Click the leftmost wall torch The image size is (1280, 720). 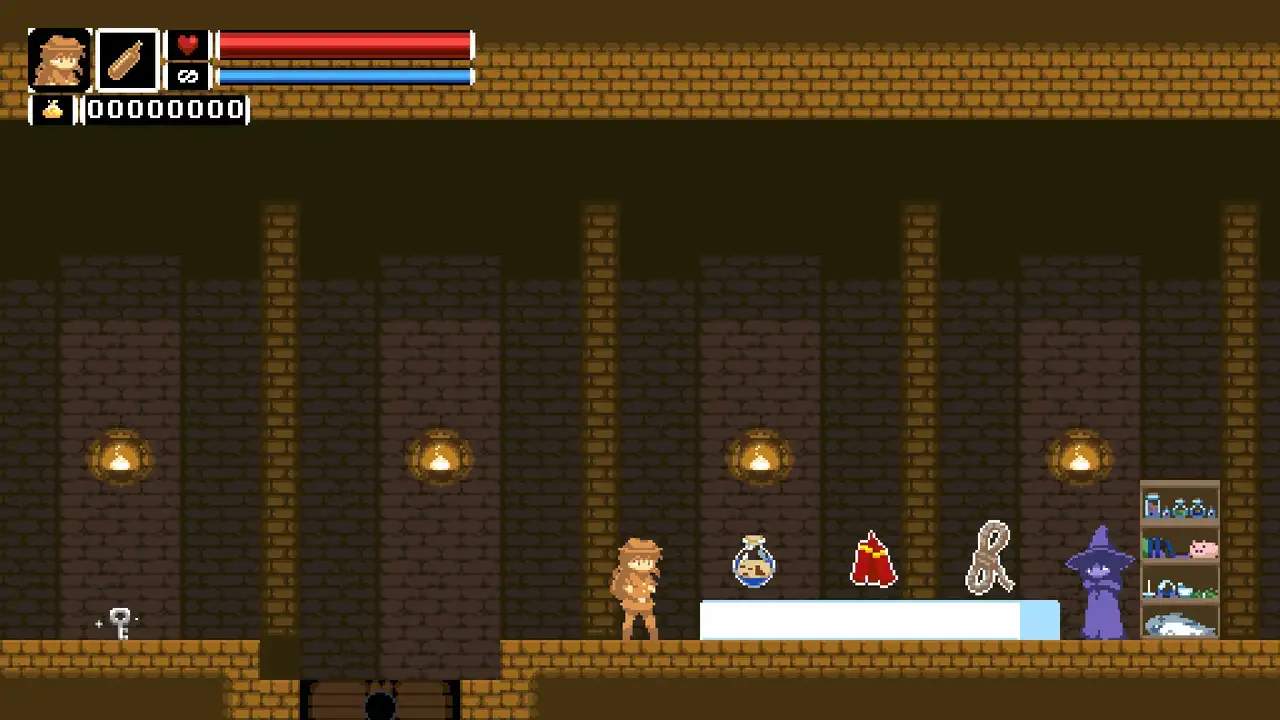point(120,456)
